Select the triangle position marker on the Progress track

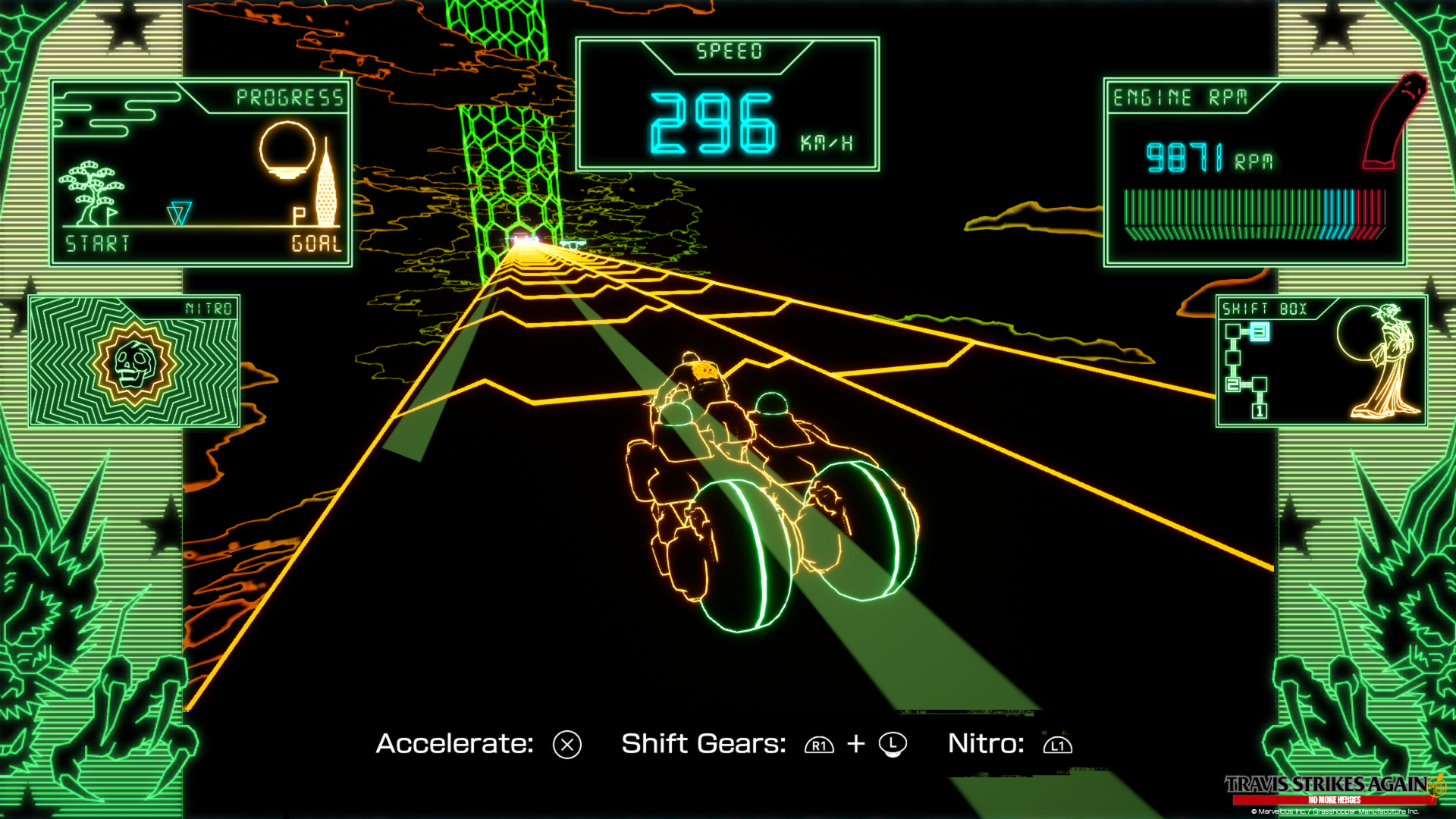180,213
